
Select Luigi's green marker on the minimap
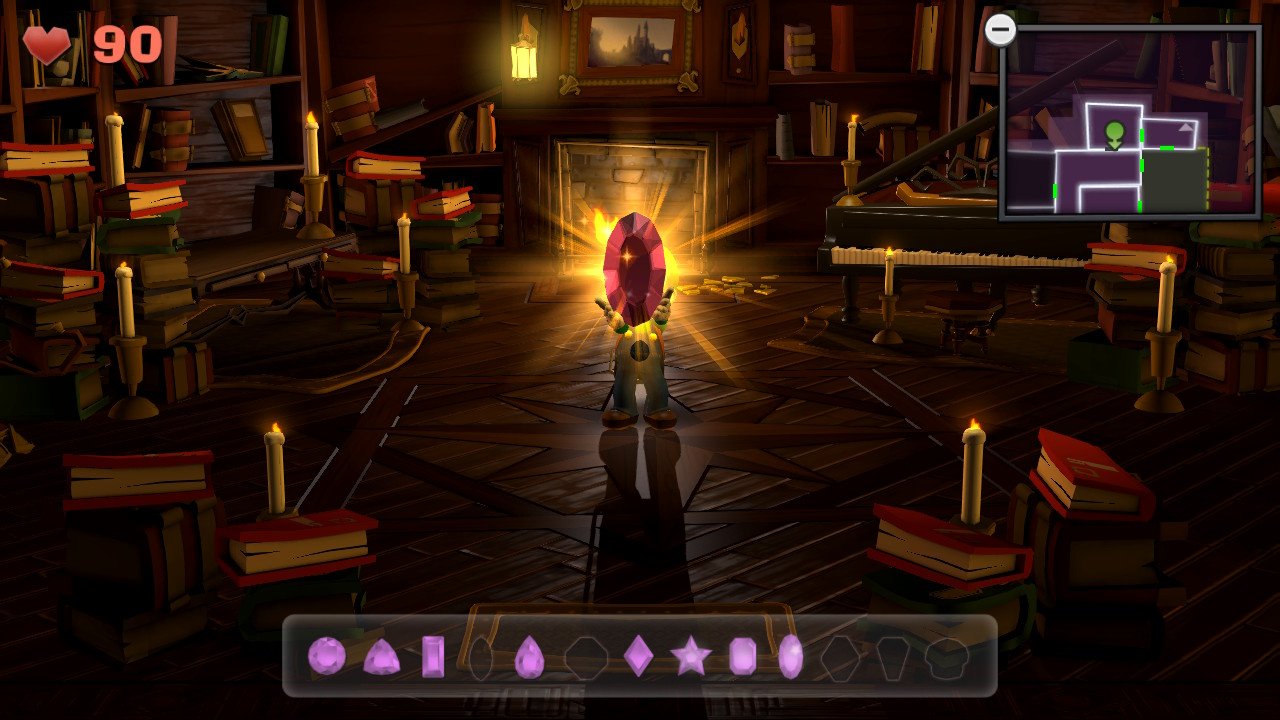pos(1114,133)
